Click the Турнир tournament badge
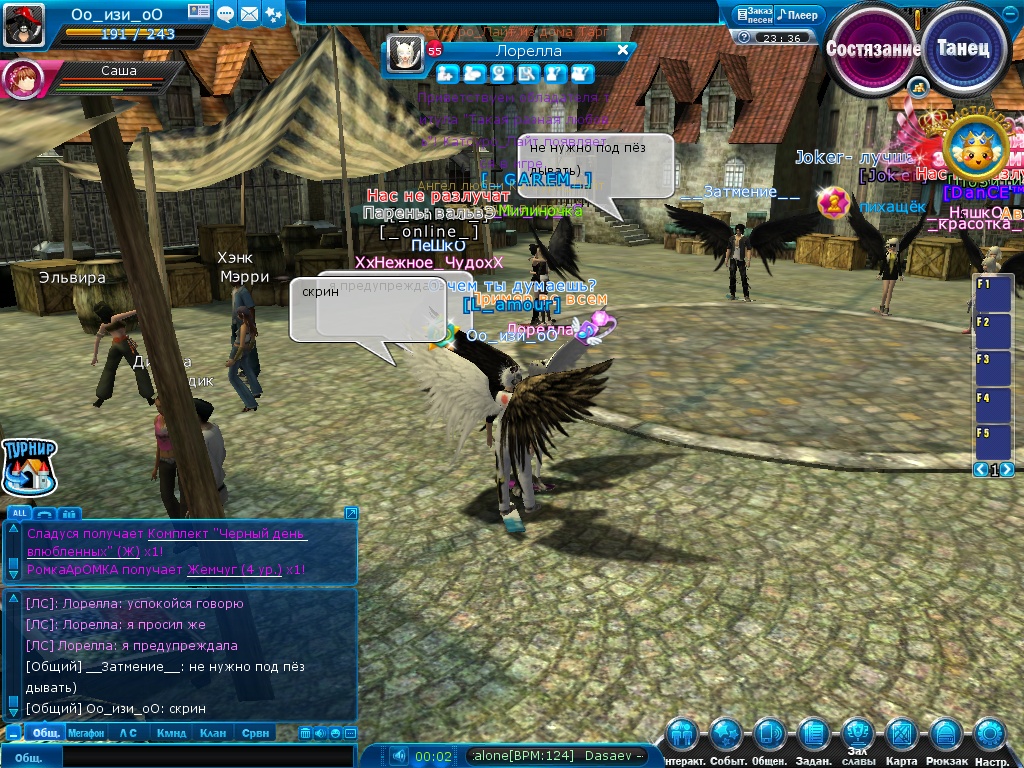This screenshot has width=1024, height=768. (30, 467)
